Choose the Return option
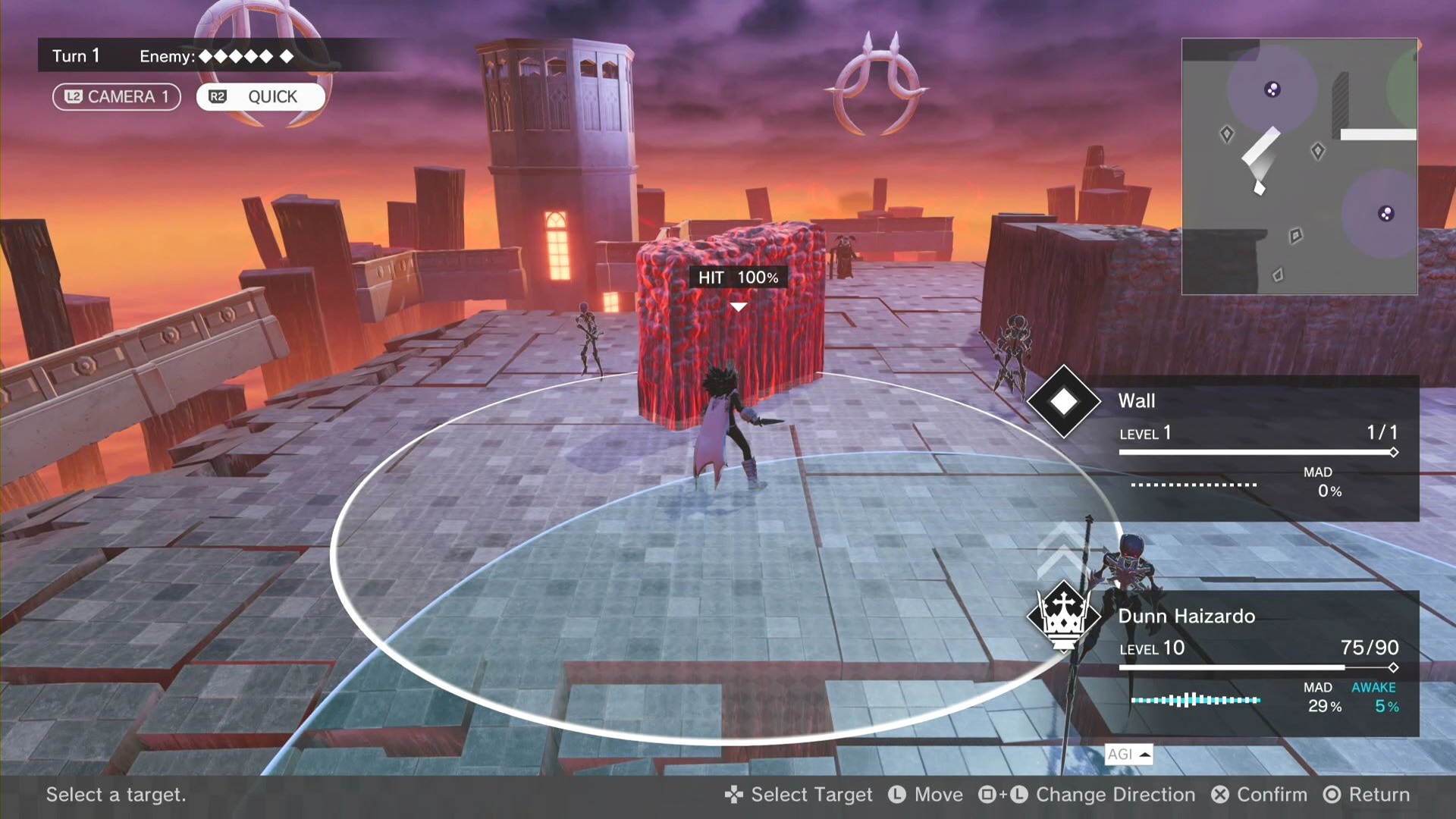The width and height of the screenshot is (1456, 819). (x=1367, y=795)
